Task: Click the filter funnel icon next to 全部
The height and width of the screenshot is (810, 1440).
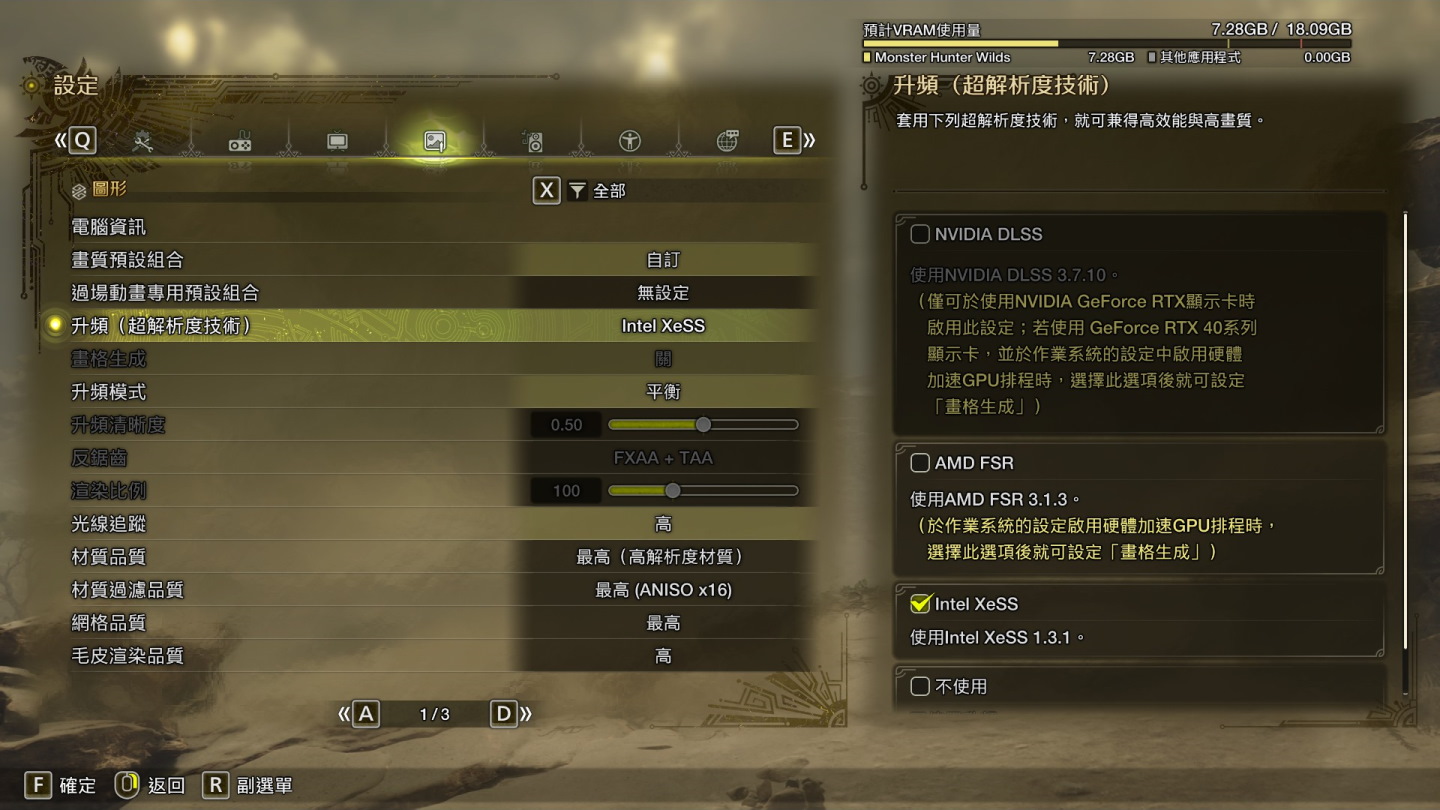Action: [x=578, y=190]
